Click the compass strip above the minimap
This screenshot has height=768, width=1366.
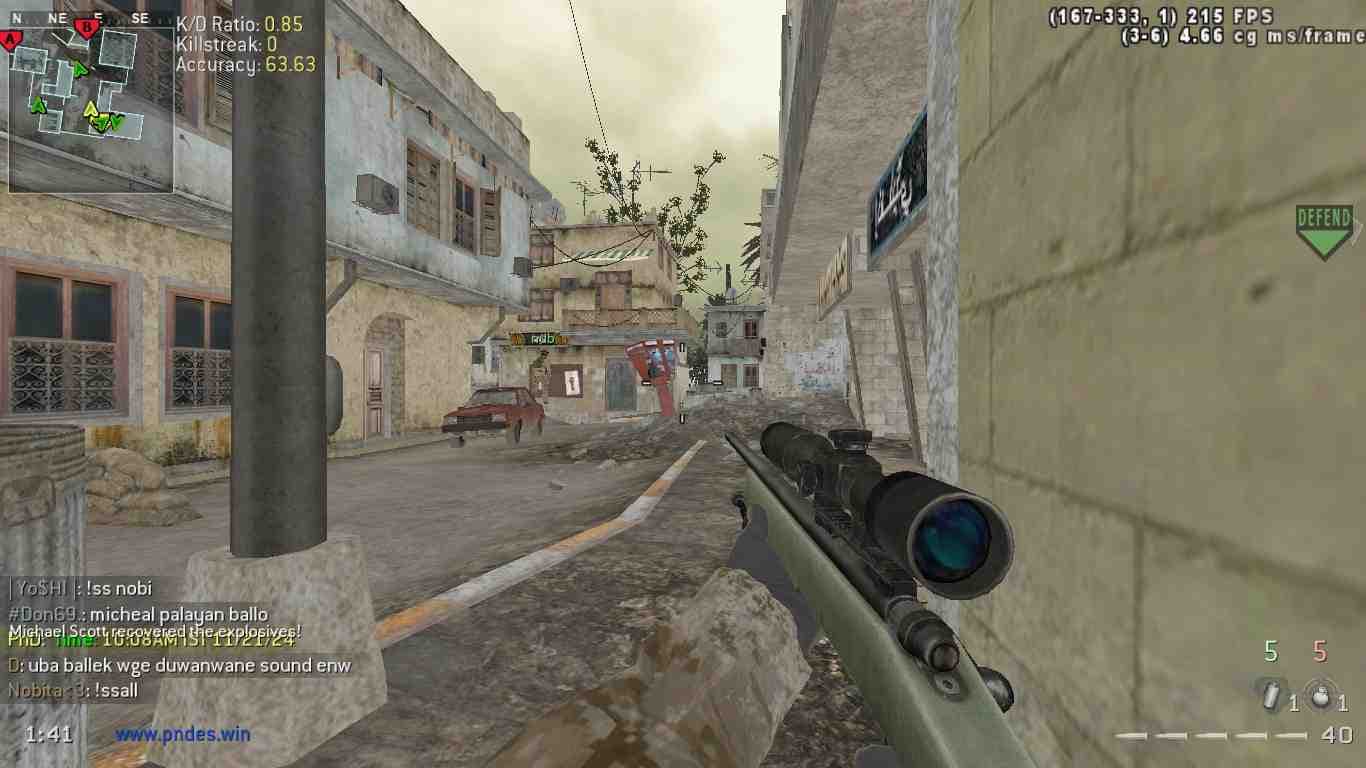coord(91,18)
